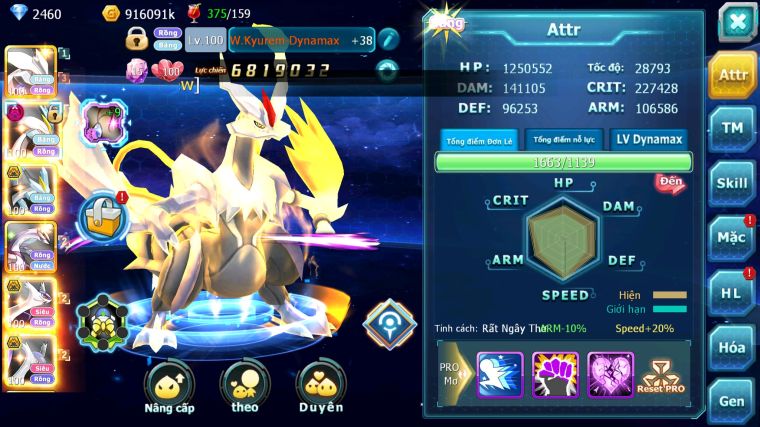Screen dimensions: 760x427
Task: Switch to the TM side tab
Action: 733,127
